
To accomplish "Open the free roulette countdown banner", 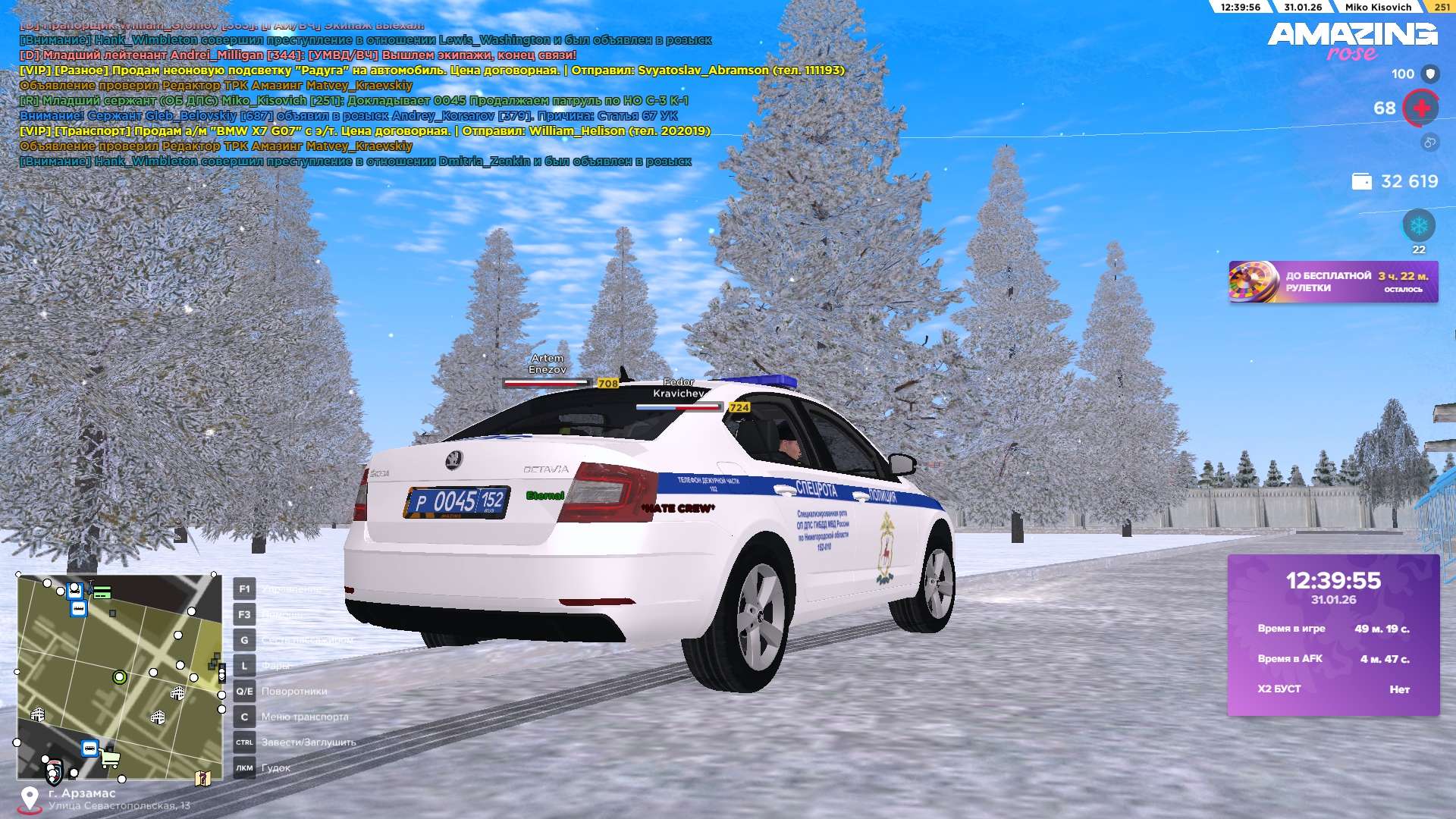I will [1333, 282].
